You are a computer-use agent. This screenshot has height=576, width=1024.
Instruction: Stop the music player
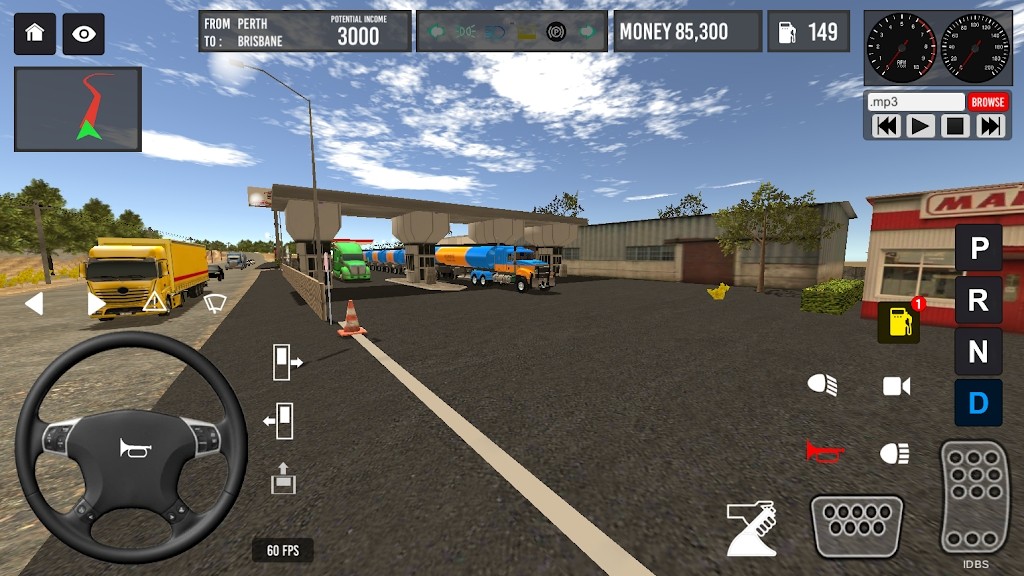click(955, 126)
